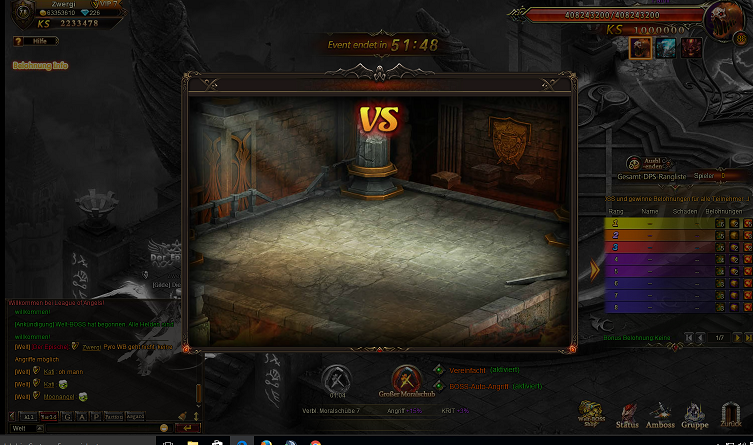Open the Hilfe help button
The width and height of the screenshot is (753, 445).
[x=29, y=41]
